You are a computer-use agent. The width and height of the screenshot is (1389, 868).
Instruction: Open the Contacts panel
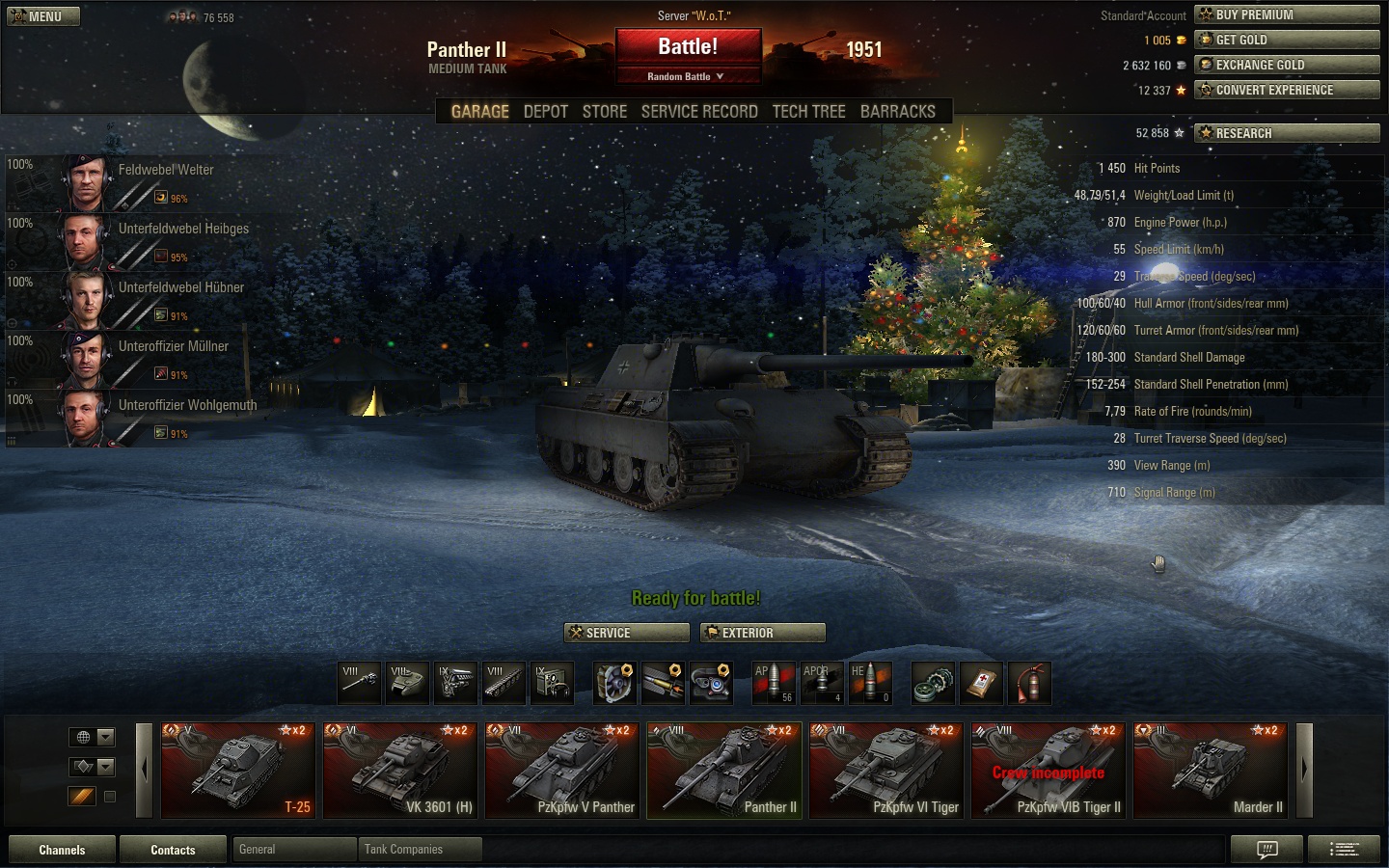[173, 850]
